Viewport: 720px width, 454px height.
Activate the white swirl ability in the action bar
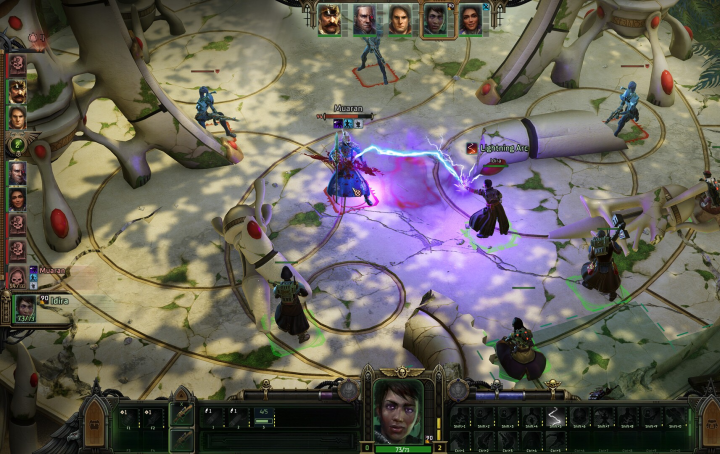point(557,417)
